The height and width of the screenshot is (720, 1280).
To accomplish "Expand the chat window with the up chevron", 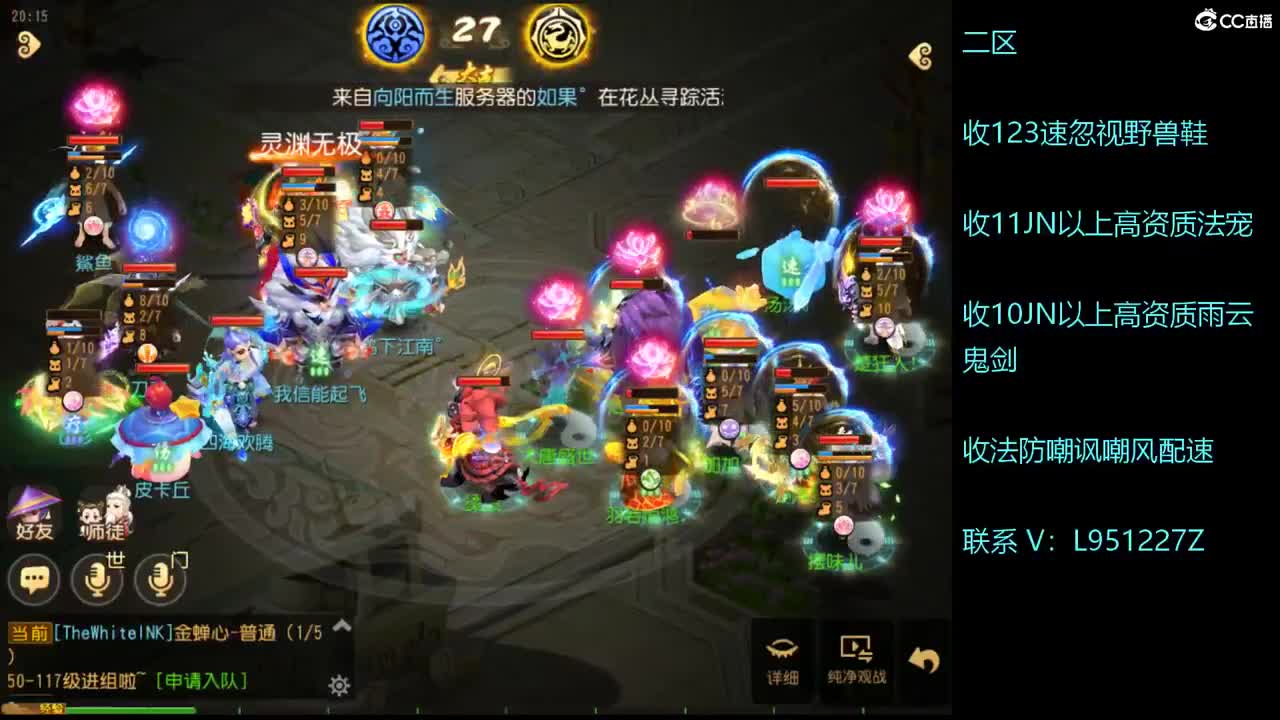I will [x=343, y=626].
